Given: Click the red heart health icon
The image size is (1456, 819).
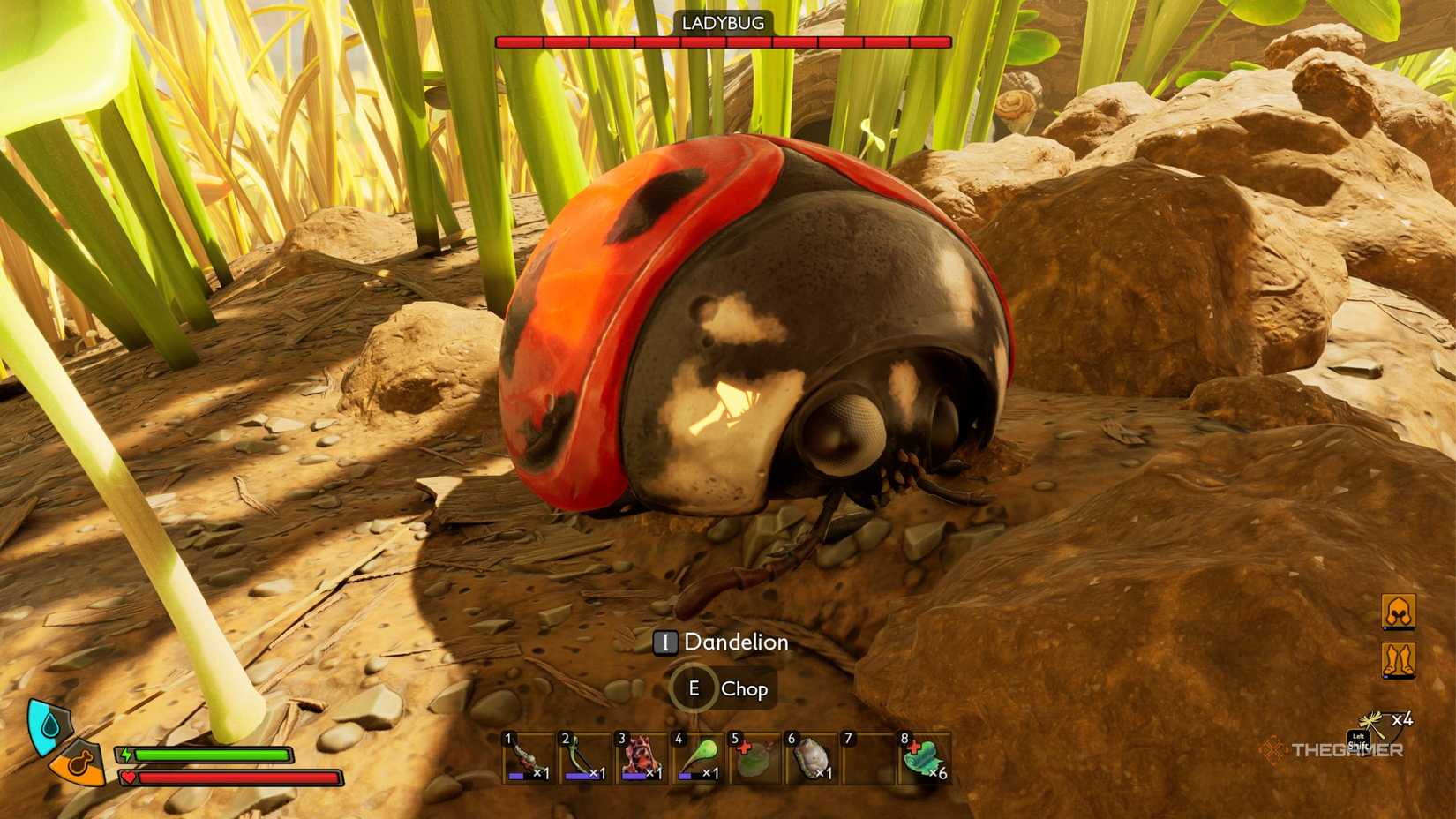Looking at the screenshot, I should 128,777.
